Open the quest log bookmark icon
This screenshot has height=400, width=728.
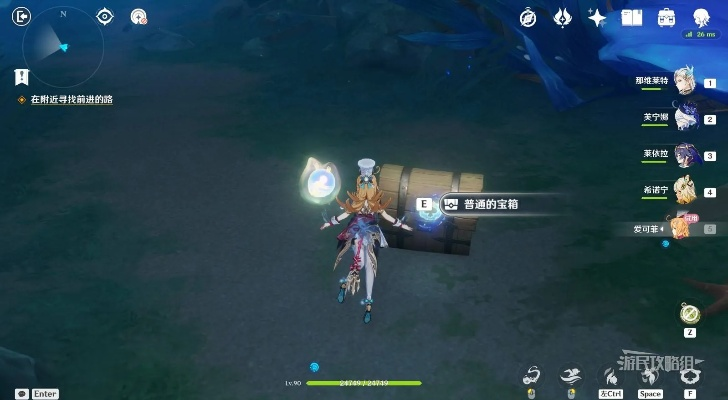(22, 76)
